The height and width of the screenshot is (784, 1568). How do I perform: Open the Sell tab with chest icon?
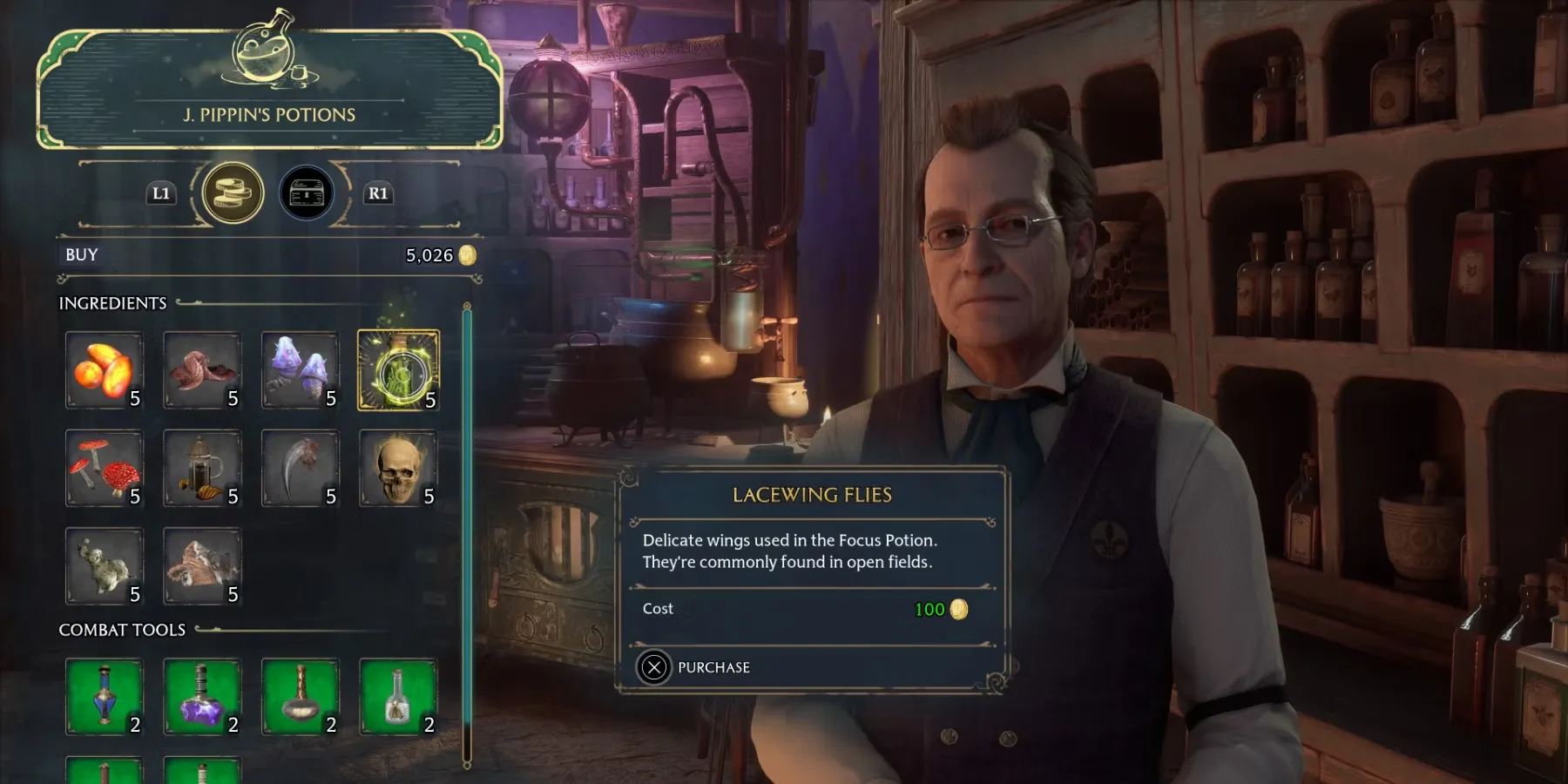(306, 193)
